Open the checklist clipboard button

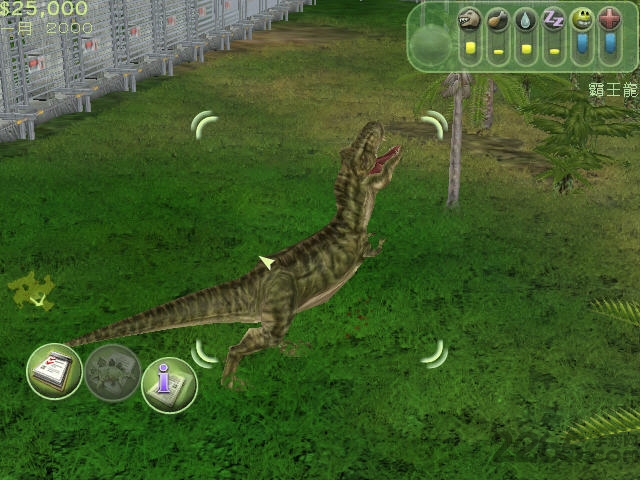coord(54,371)
